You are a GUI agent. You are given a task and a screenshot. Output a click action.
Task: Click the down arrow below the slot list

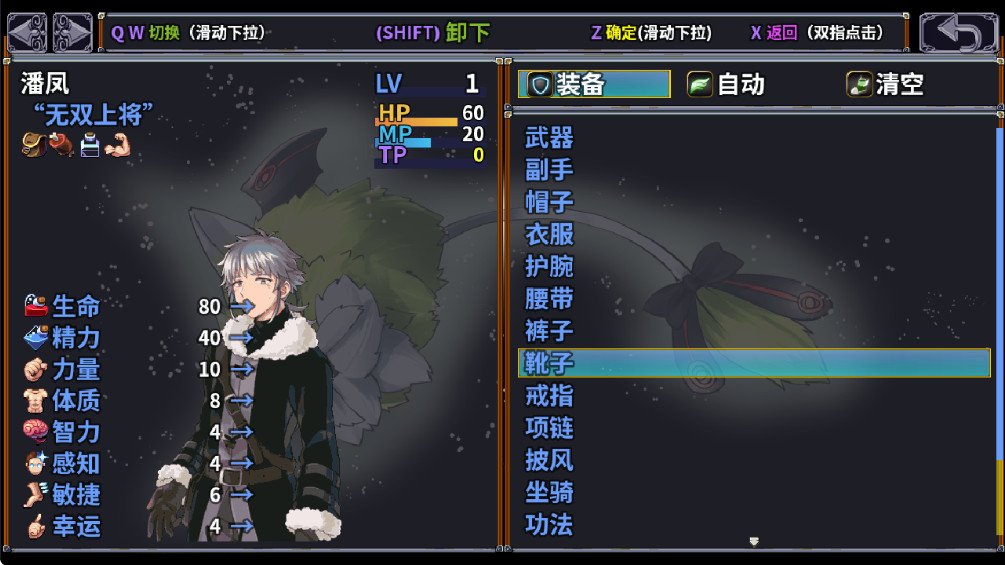tap(754, 541)
